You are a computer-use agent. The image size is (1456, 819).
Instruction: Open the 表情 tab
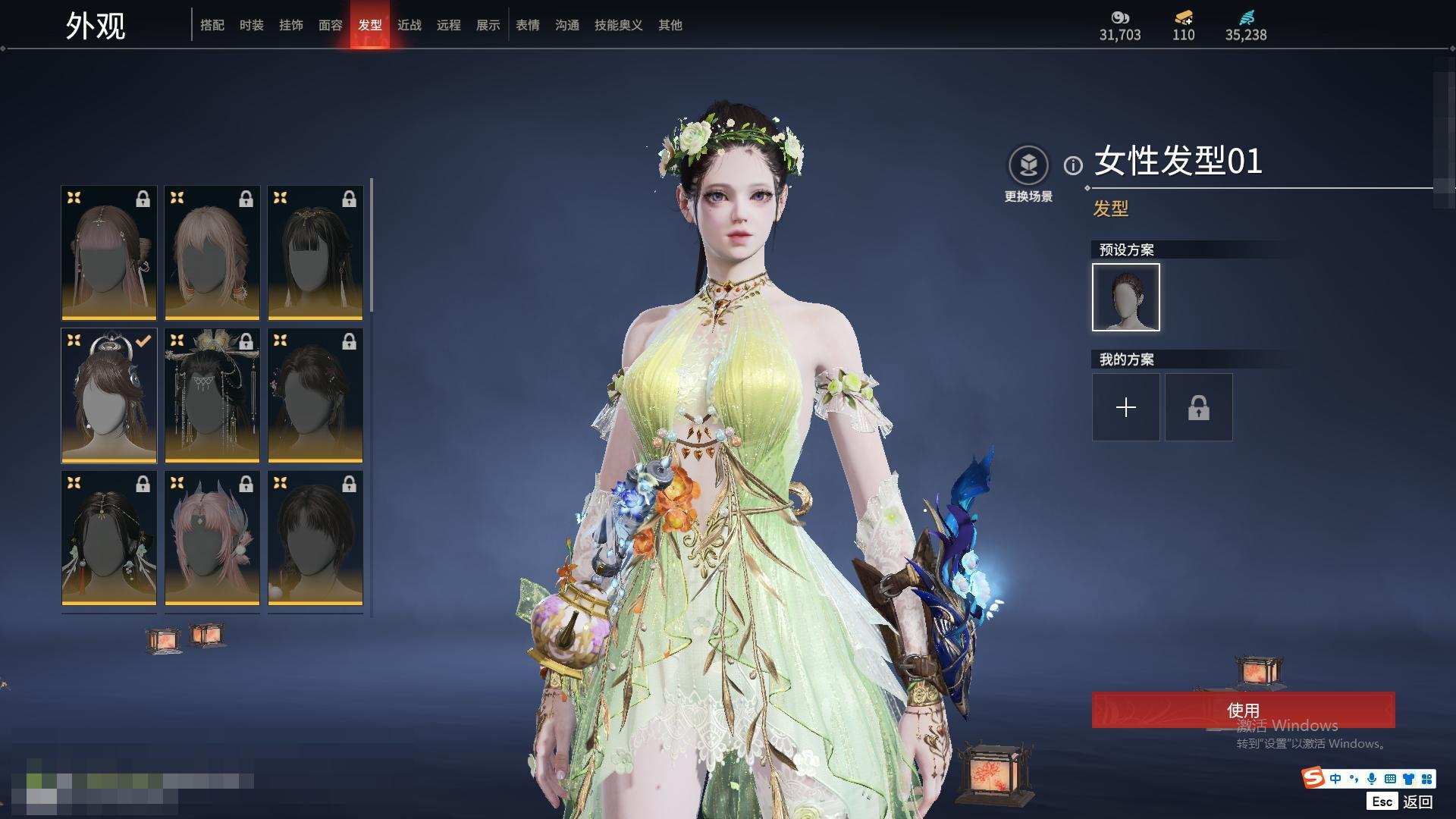click(x=527, y=25)
